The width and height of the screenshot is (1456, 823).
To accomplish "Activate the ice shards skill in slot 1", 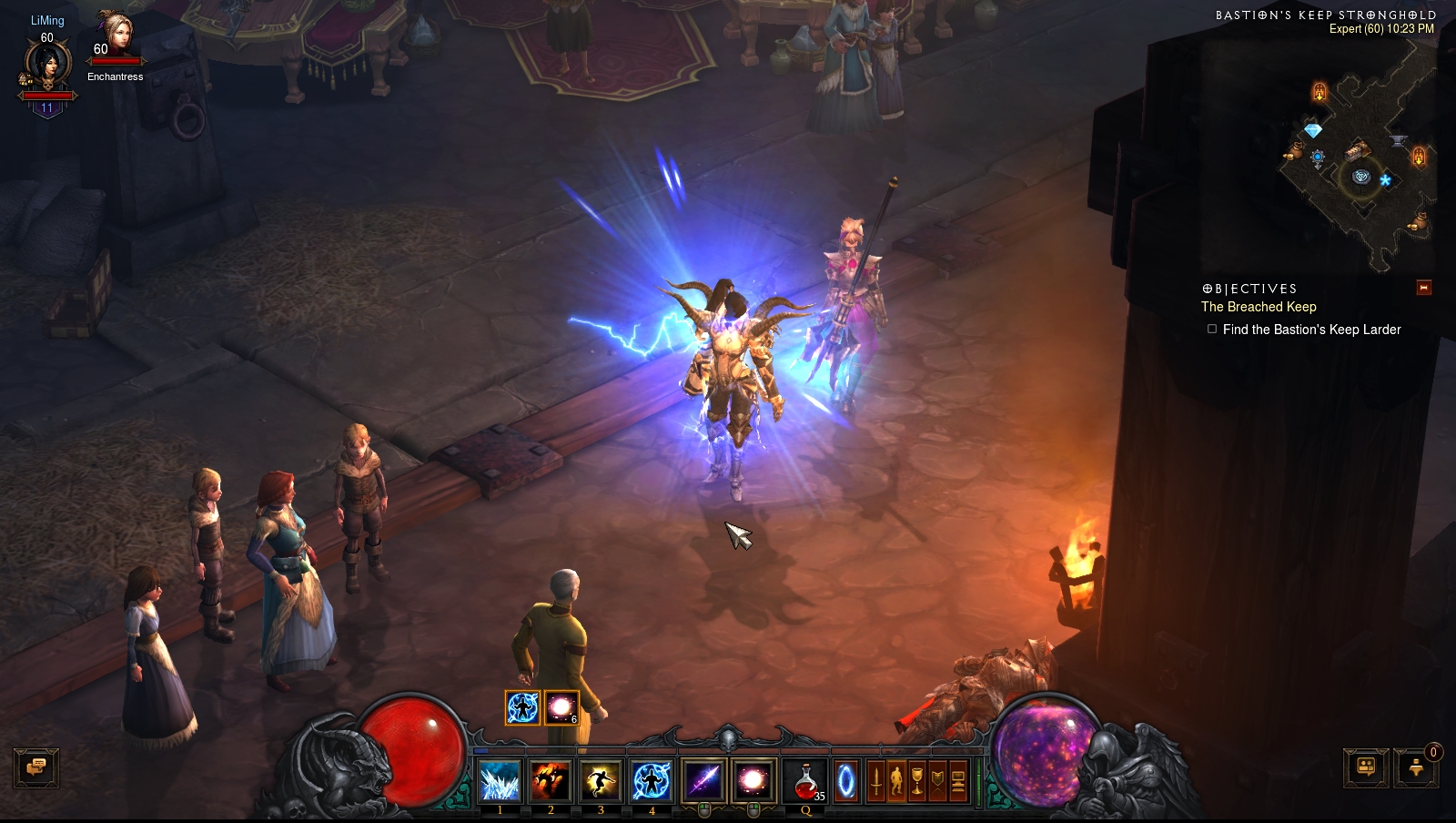I will click(x=500, y=781).
